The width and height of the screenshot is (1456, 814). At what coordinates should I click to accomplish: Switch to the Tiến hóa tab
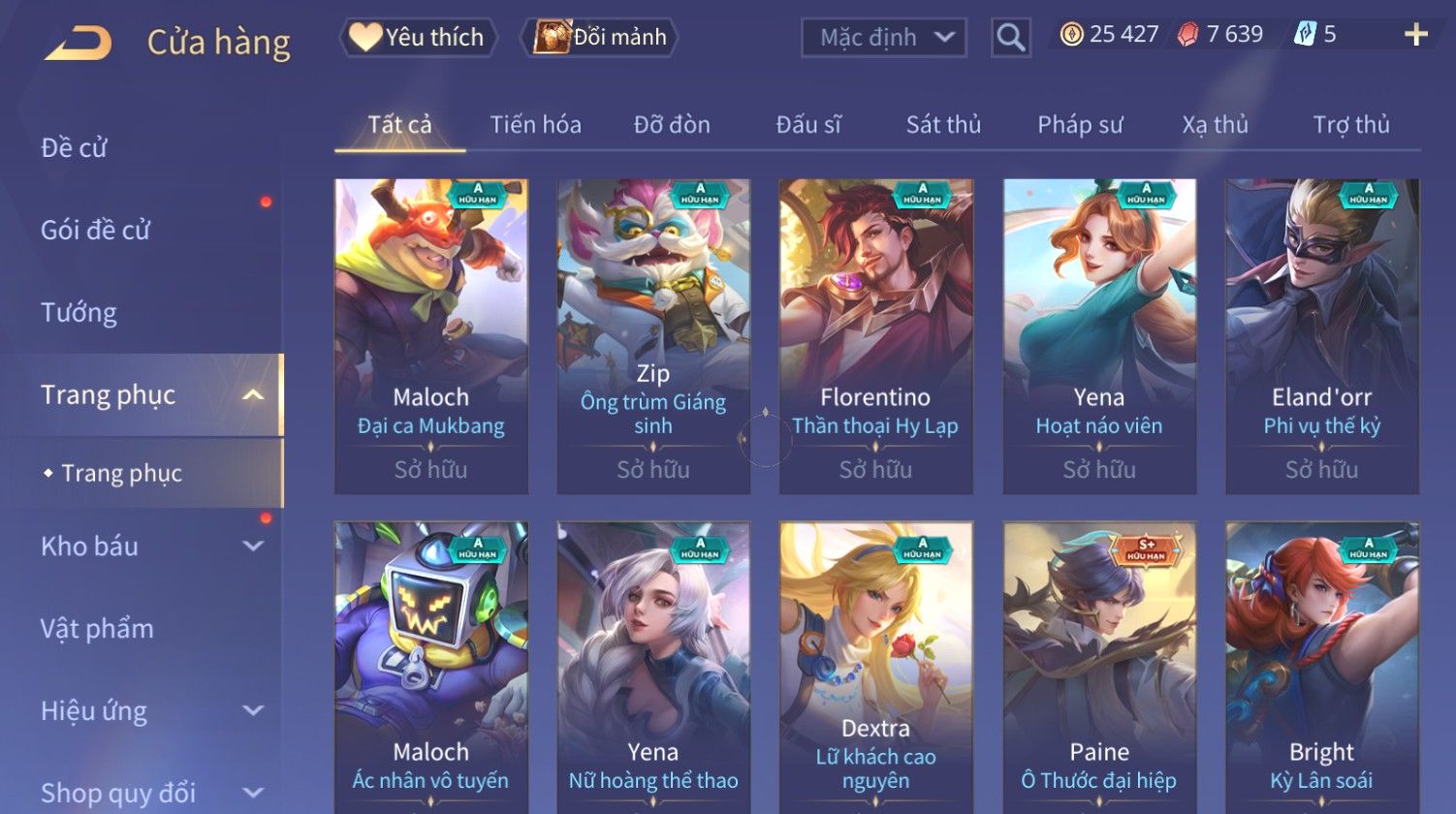pos(535,125)
